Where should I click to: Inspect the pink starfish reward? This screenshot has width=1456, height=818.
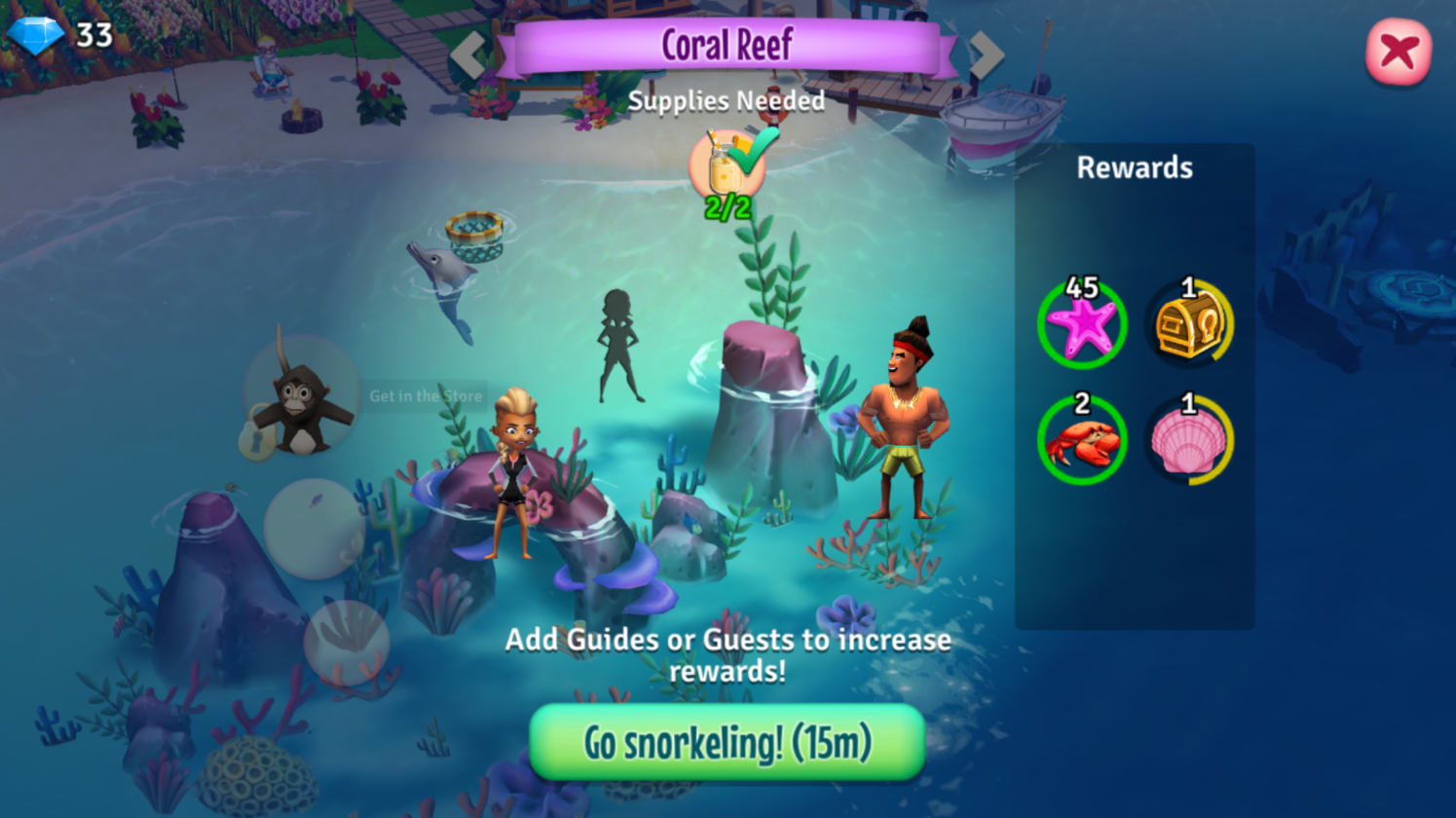[1082, 325]
